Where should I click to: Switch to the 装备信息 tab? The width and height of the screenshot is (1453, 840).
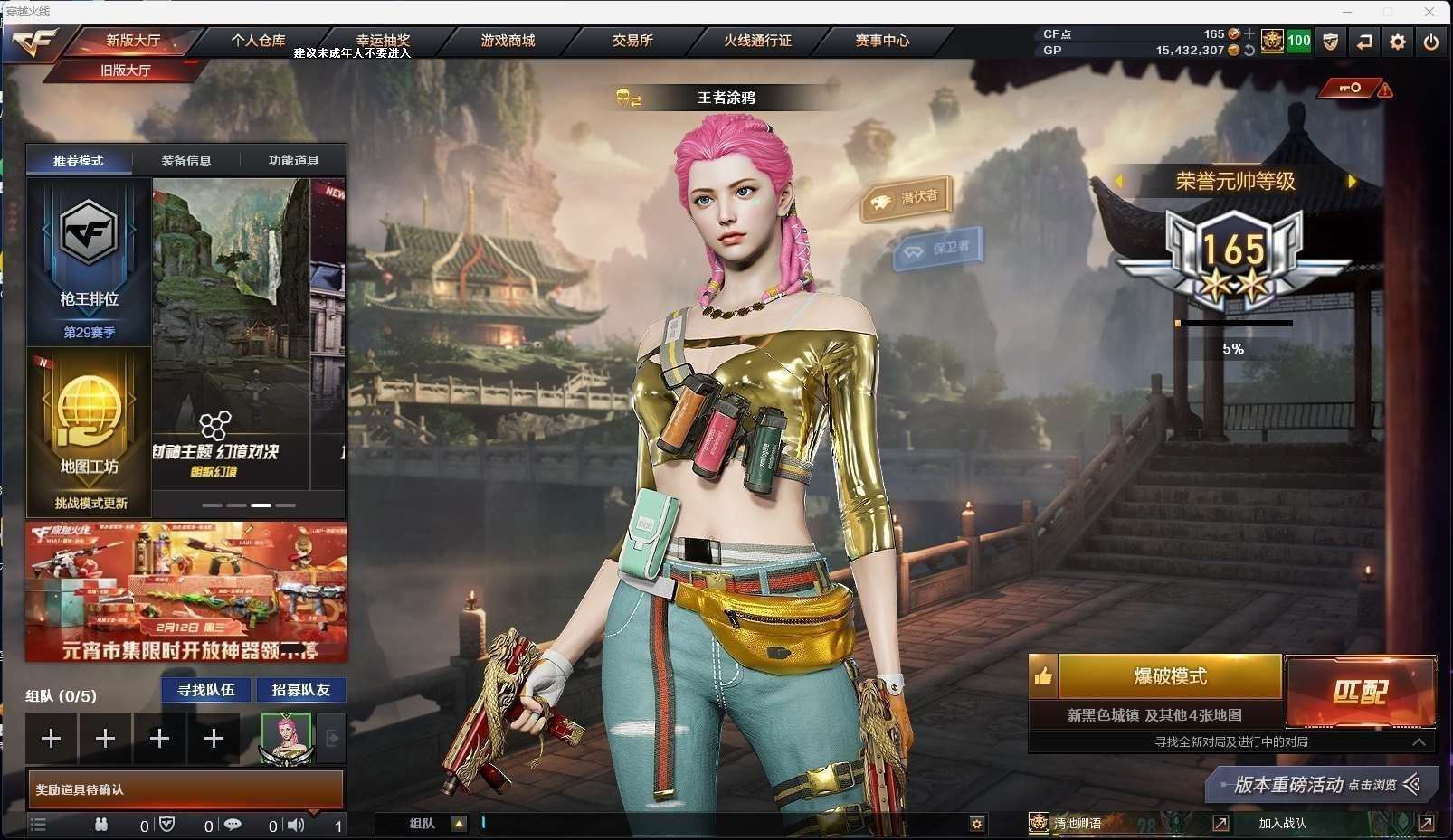[186, 161]
